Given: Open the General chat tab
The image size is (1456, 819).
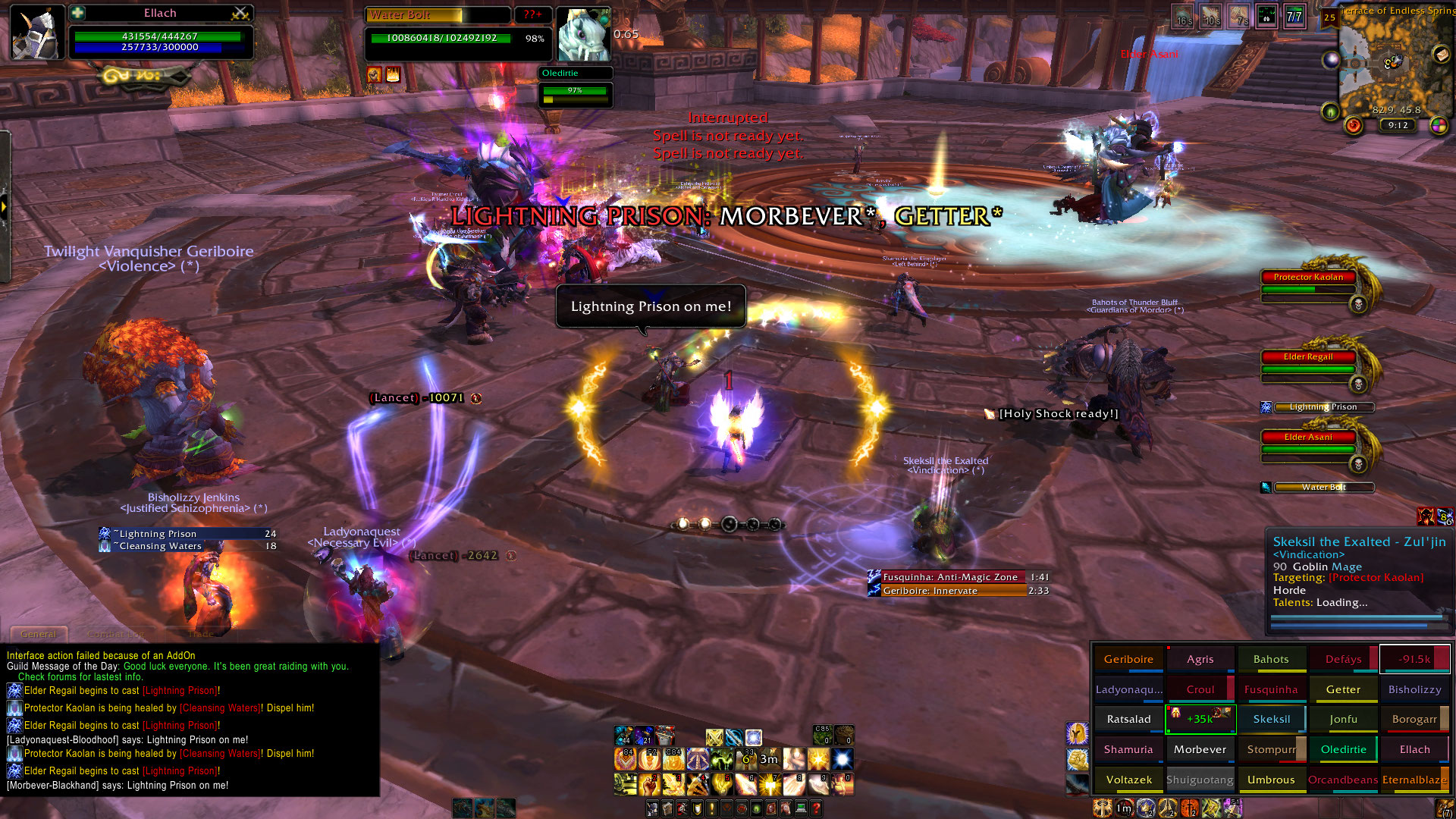Looking at the screenshot, I should pyautogui.click(x=39, y=634).
